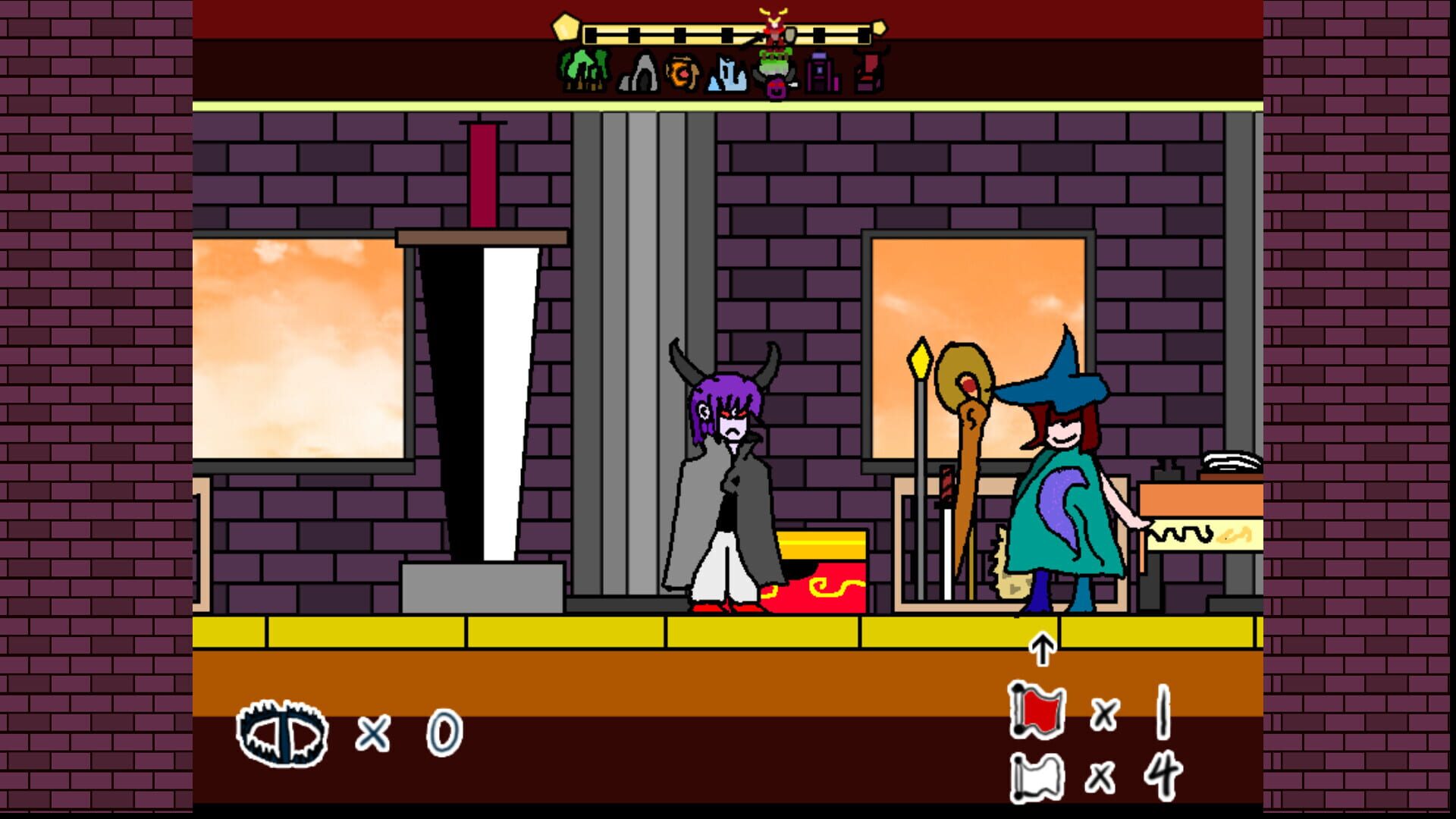Click the upward arrow prompt above the witch
Viewport: 1456px width, 819px height.
tap(1043, 650)
